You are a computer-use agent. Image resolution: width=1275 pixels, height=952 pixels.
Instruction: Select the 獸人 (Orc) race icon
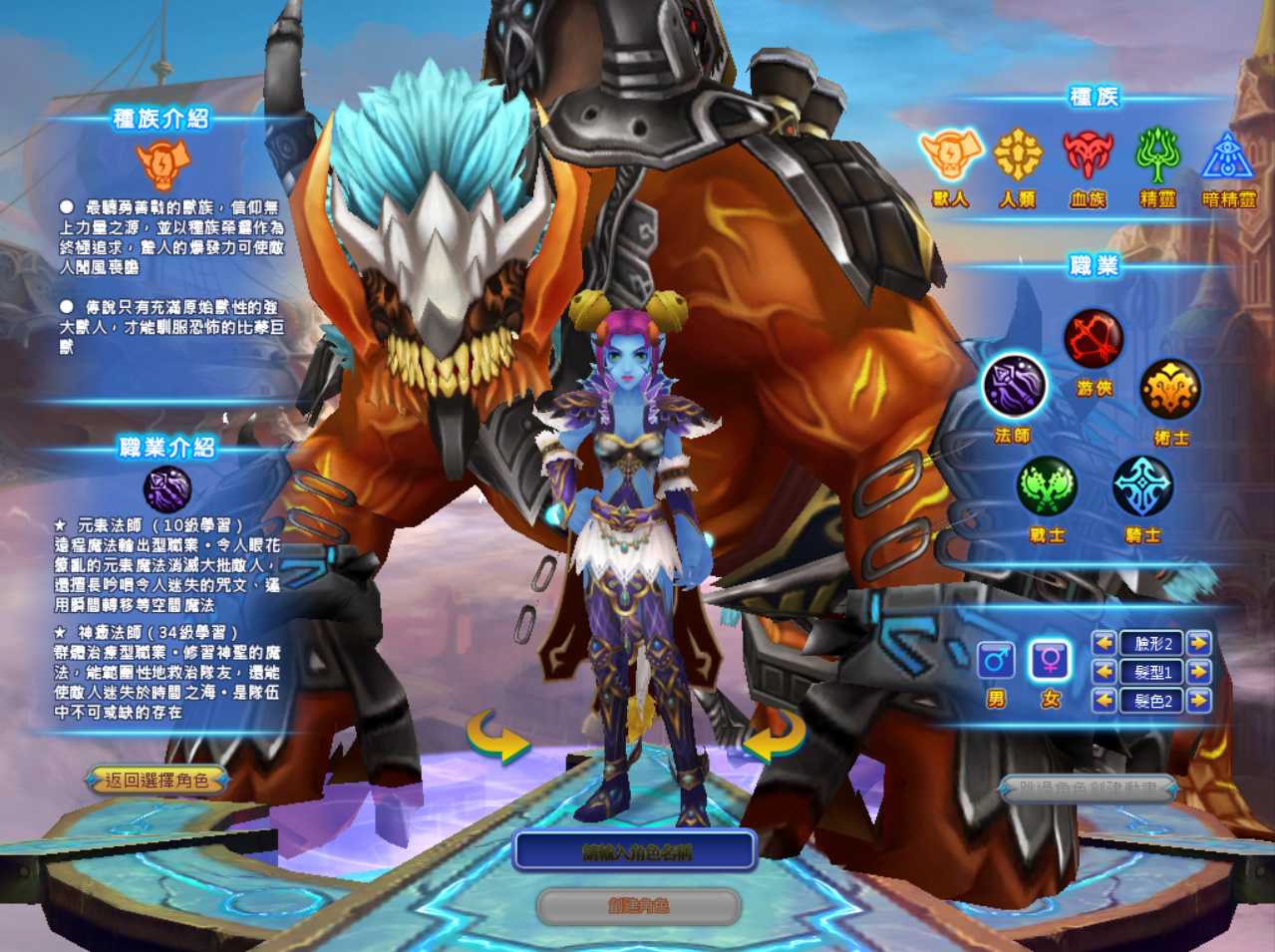click(950, 156)
